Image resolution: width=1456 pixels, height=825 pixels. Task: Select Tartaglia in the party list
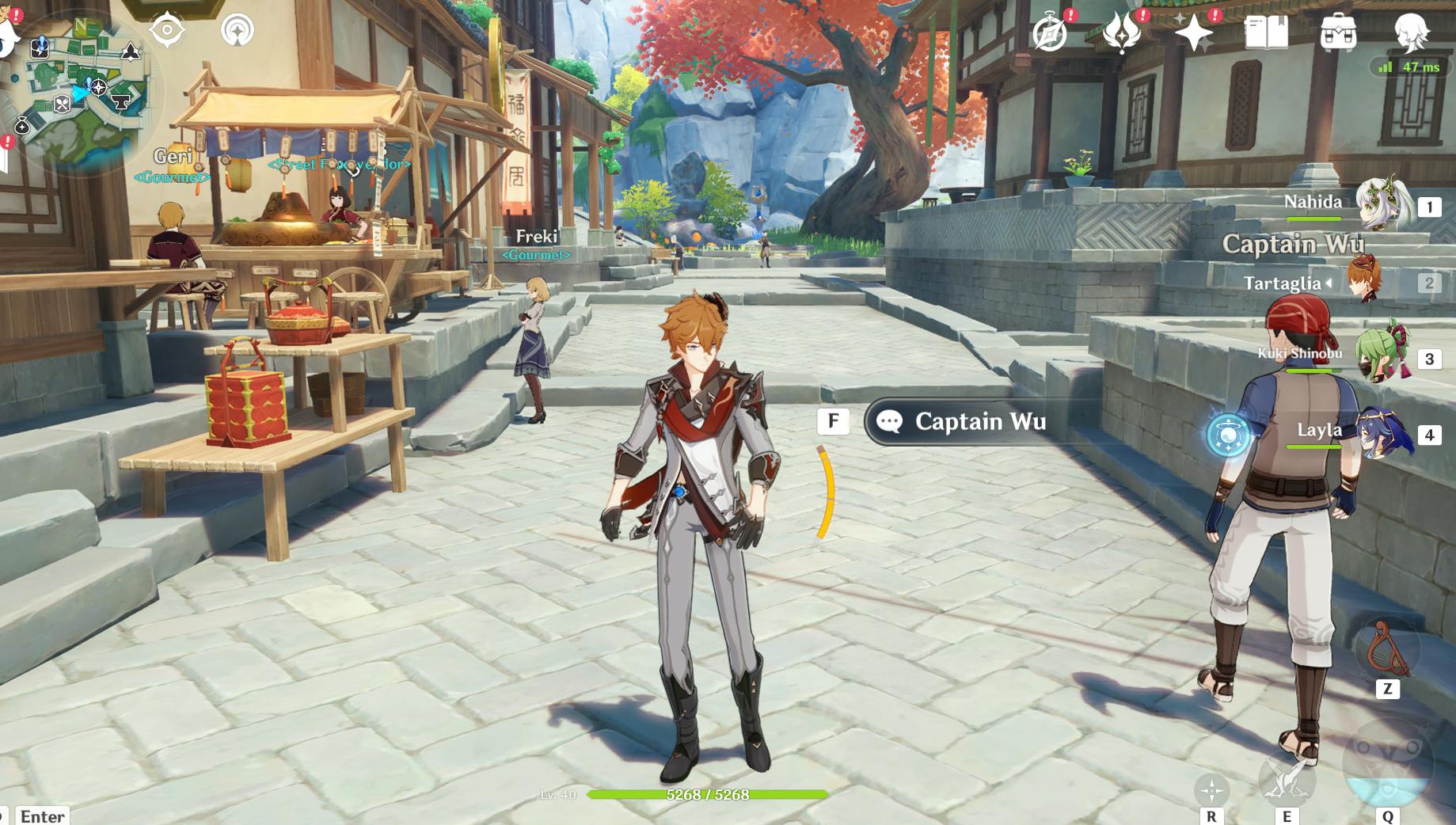[x=1365, y=281]
